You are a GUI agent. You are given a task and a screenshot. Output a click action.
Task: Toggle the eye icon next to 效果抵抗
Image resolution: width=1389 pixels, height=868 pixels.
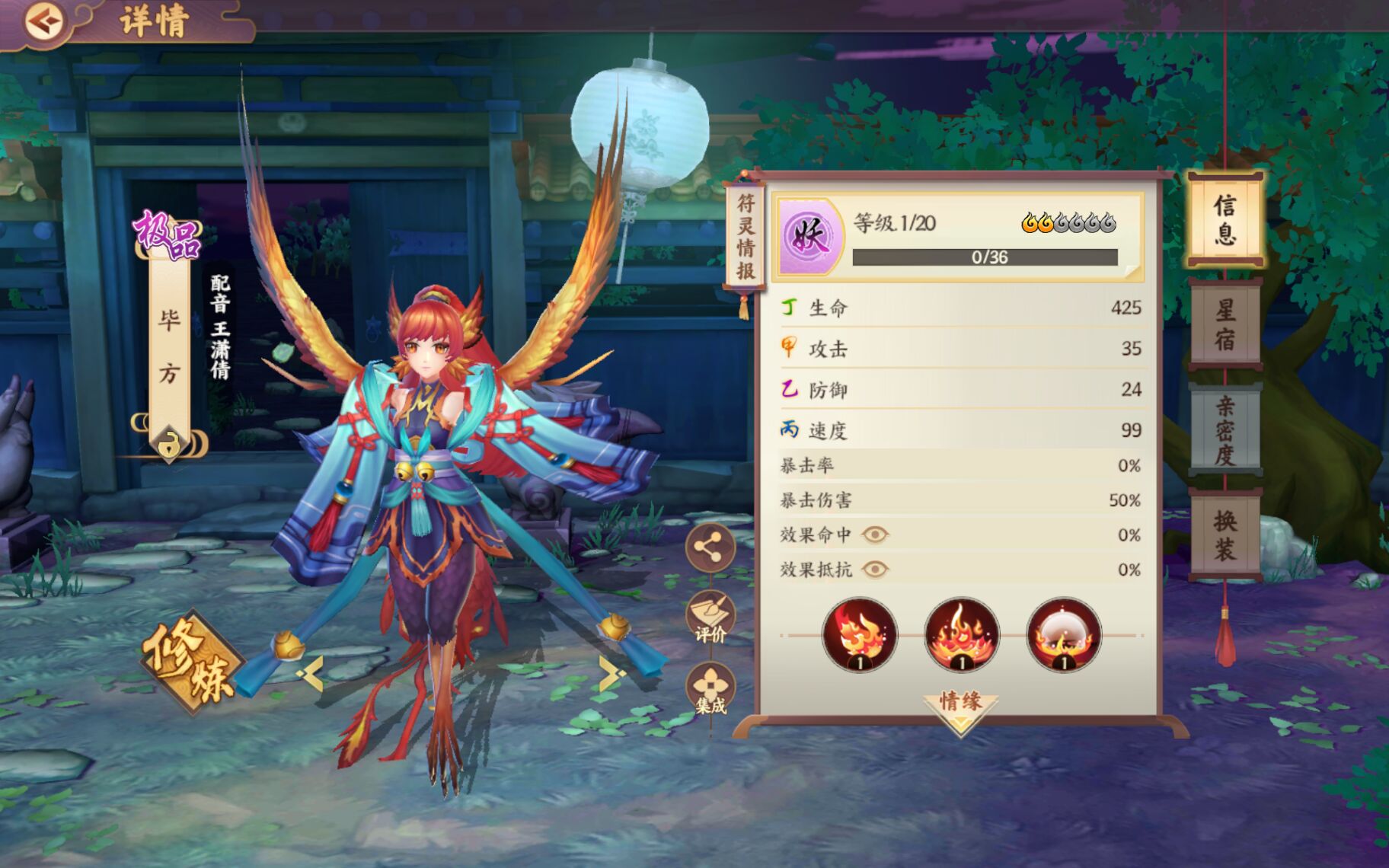click(x=877, y=567)
